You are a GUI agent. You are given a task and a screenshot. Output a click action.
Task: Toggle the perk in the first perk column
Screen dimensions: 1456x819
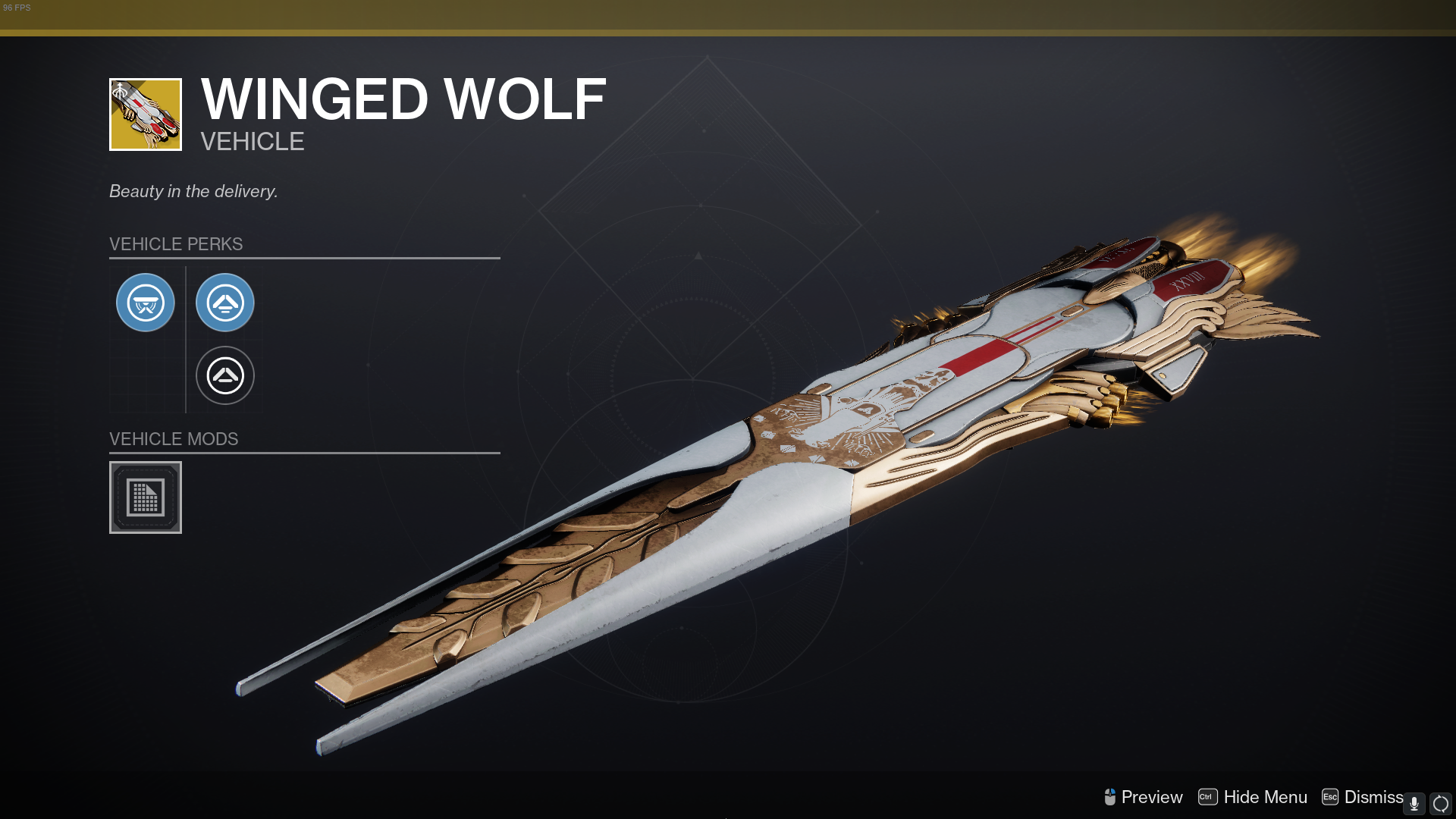pos(146,302)
